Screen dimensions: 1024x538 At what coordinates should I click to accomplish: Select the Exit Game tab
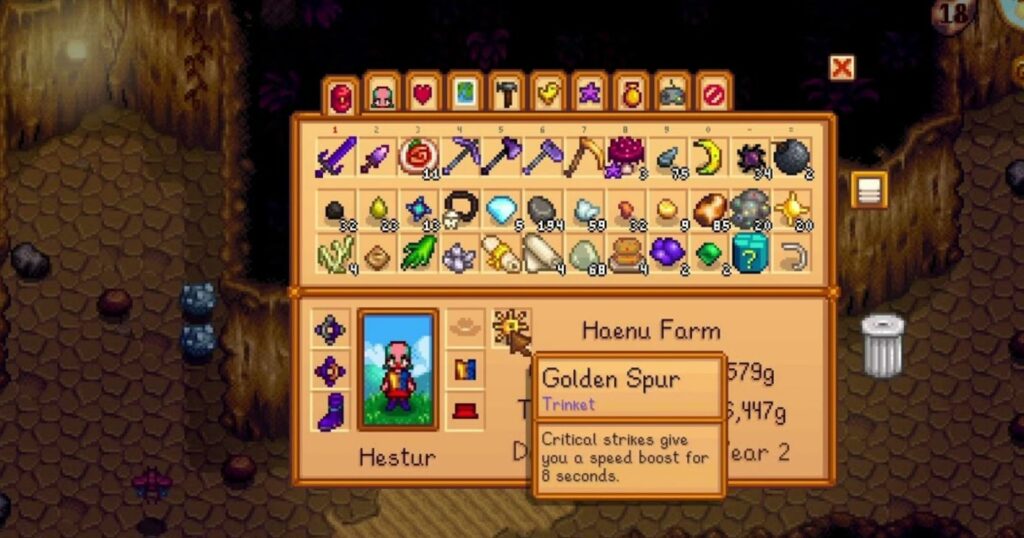tap(712, 95)
